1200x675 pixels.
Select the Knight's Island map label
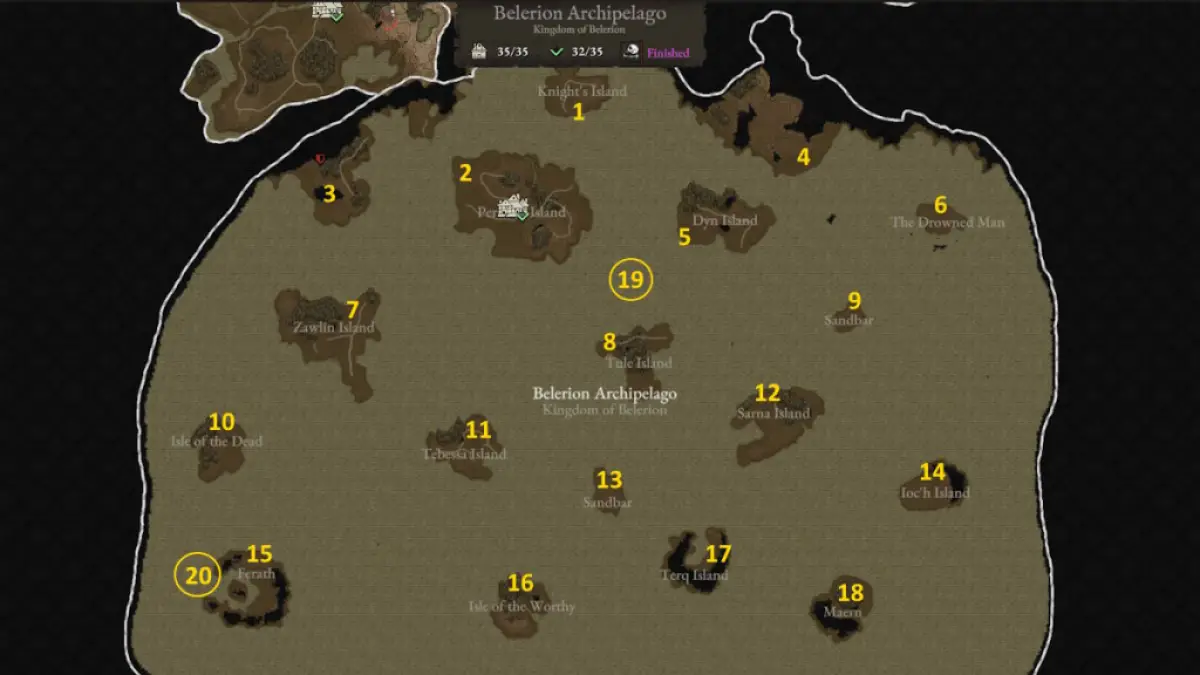pos(582,91)
